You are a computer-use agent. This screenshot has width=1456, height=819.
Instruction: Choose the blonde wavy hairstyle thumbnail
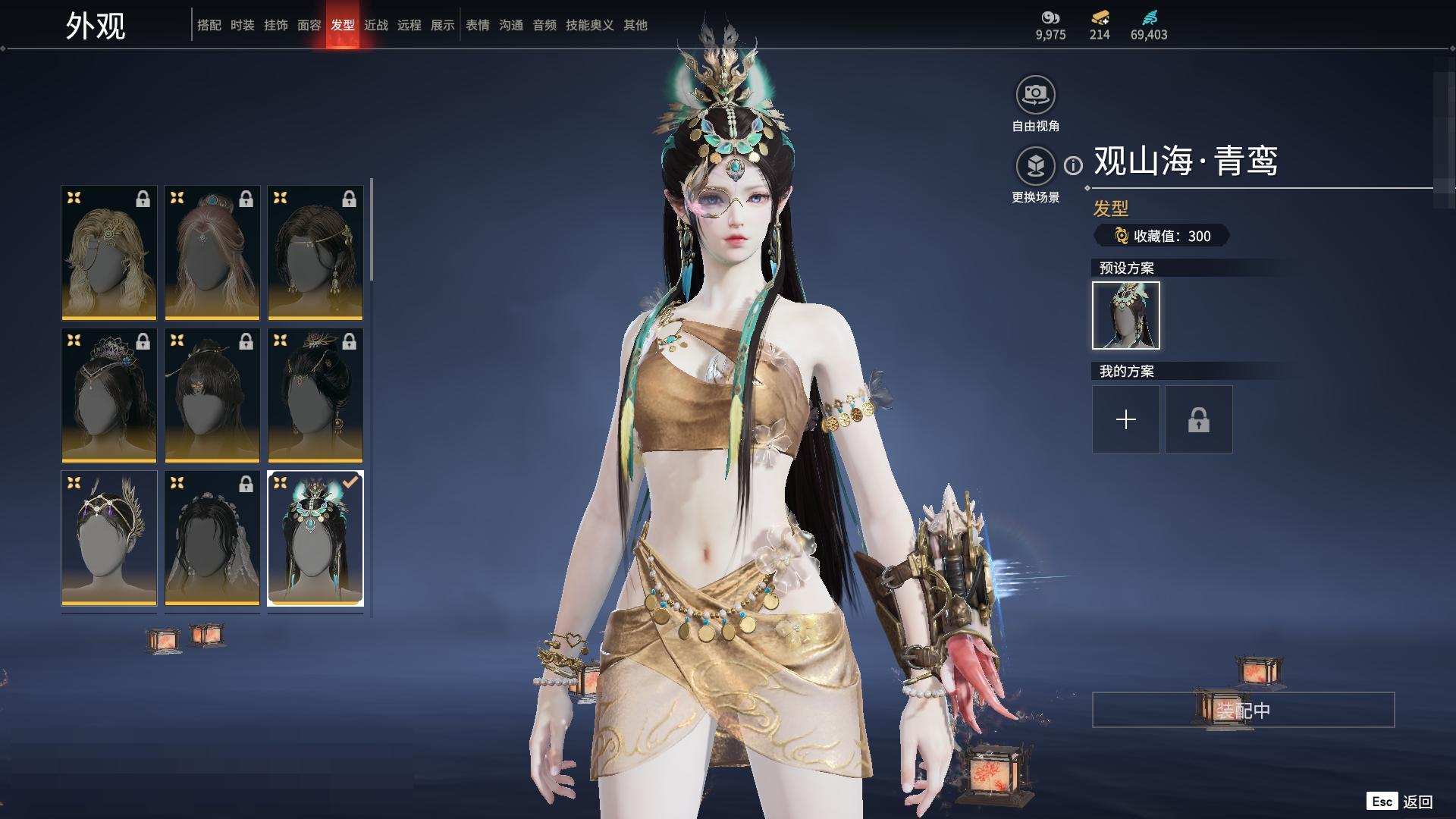tap(109, 253)
